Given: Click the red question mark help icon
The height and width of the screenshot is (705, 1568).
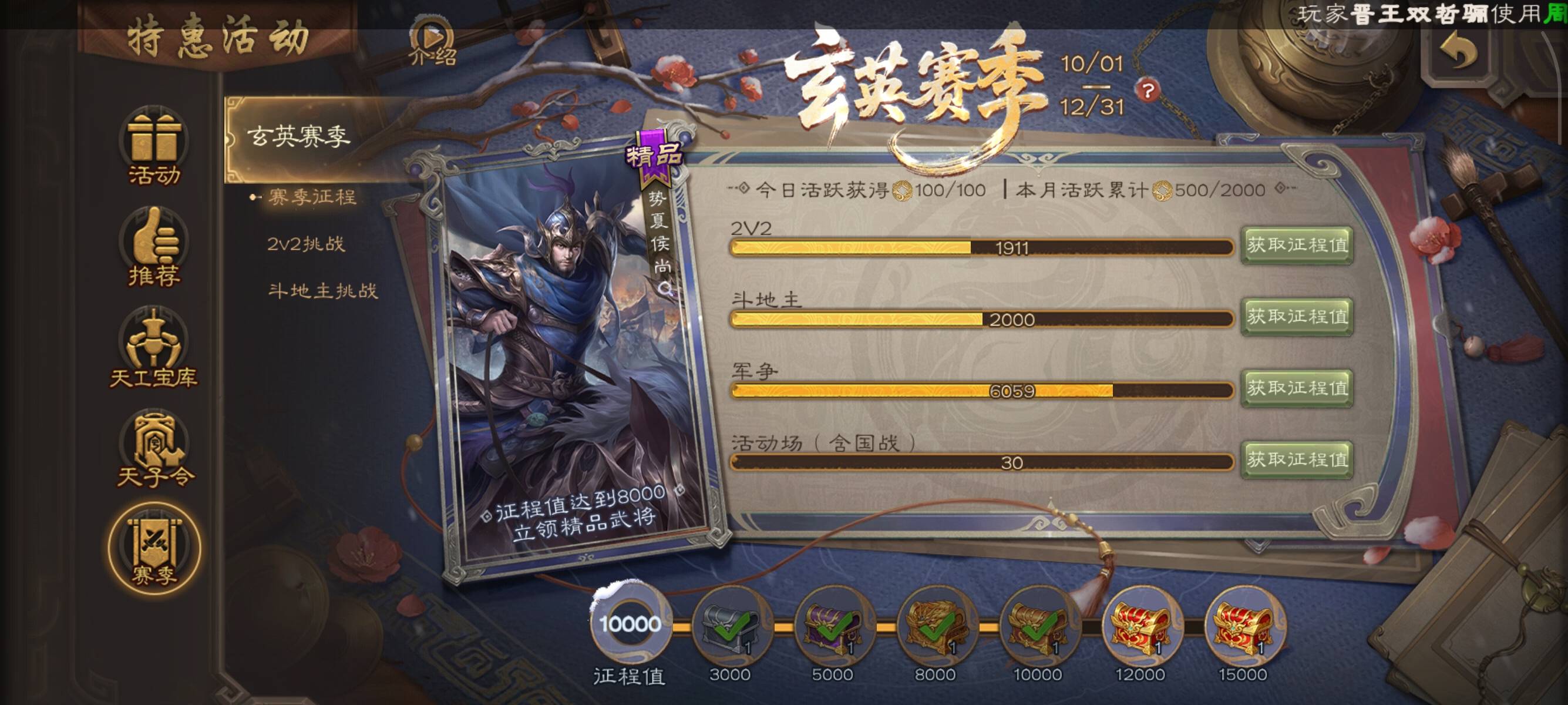Looking at the screenshot, I should [1148, 91].
